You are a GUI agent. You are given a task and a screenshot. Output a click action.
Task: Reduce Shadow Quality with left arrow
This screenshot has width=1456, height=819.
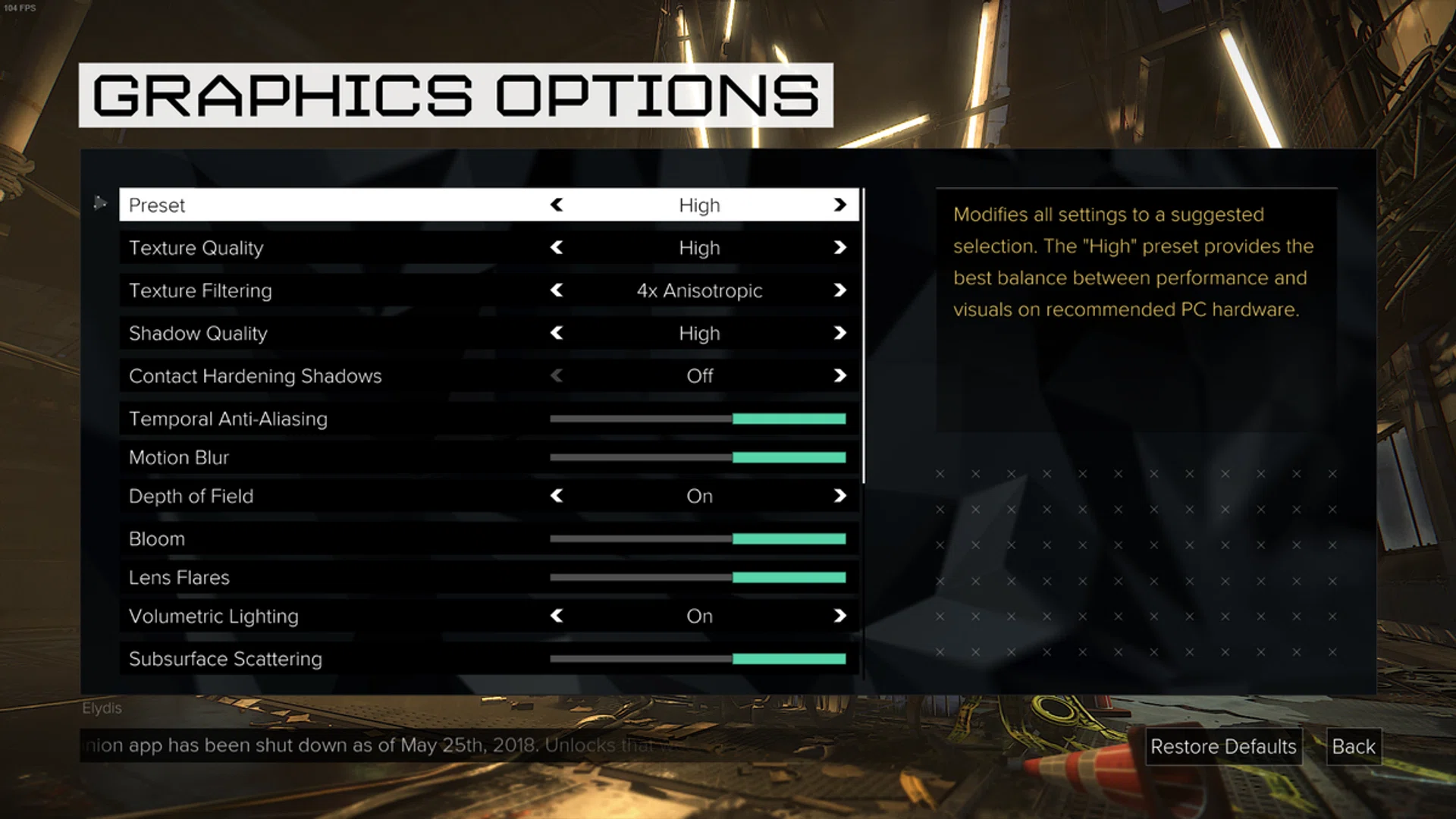557,333
